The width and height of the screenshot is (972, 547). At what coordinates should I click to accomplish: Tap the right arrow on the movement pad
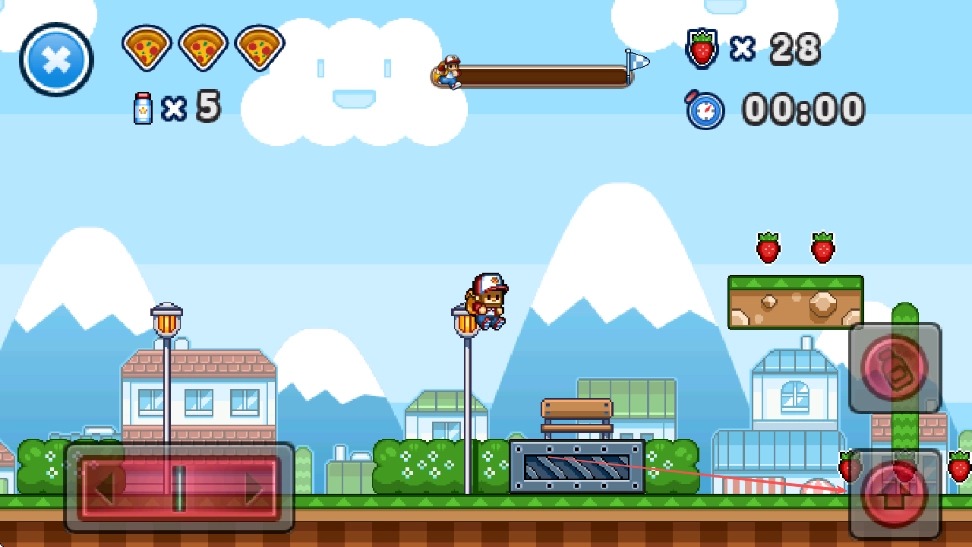[248, 488]
